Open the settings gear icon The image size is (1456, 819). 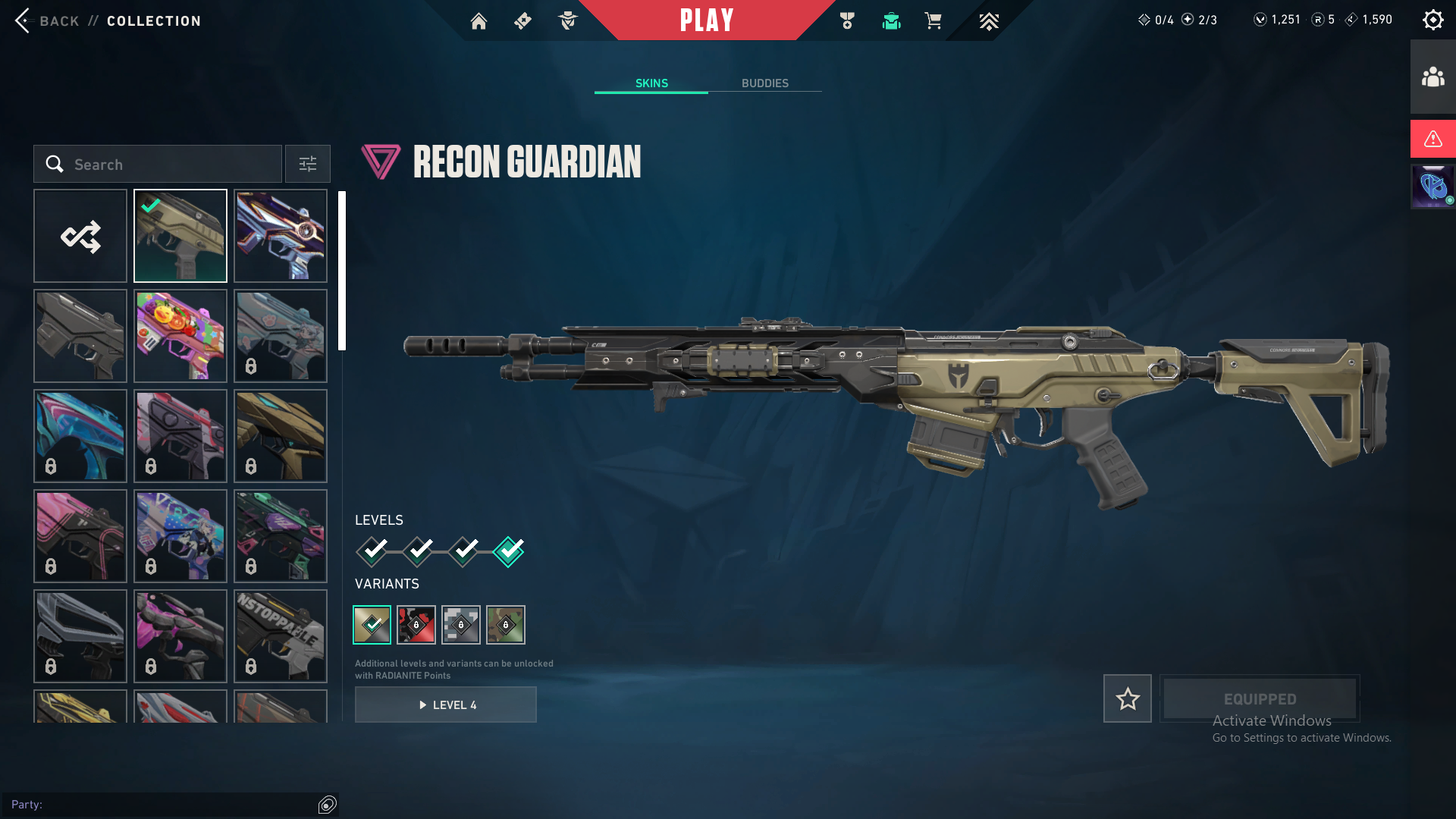click(1432, 20)
